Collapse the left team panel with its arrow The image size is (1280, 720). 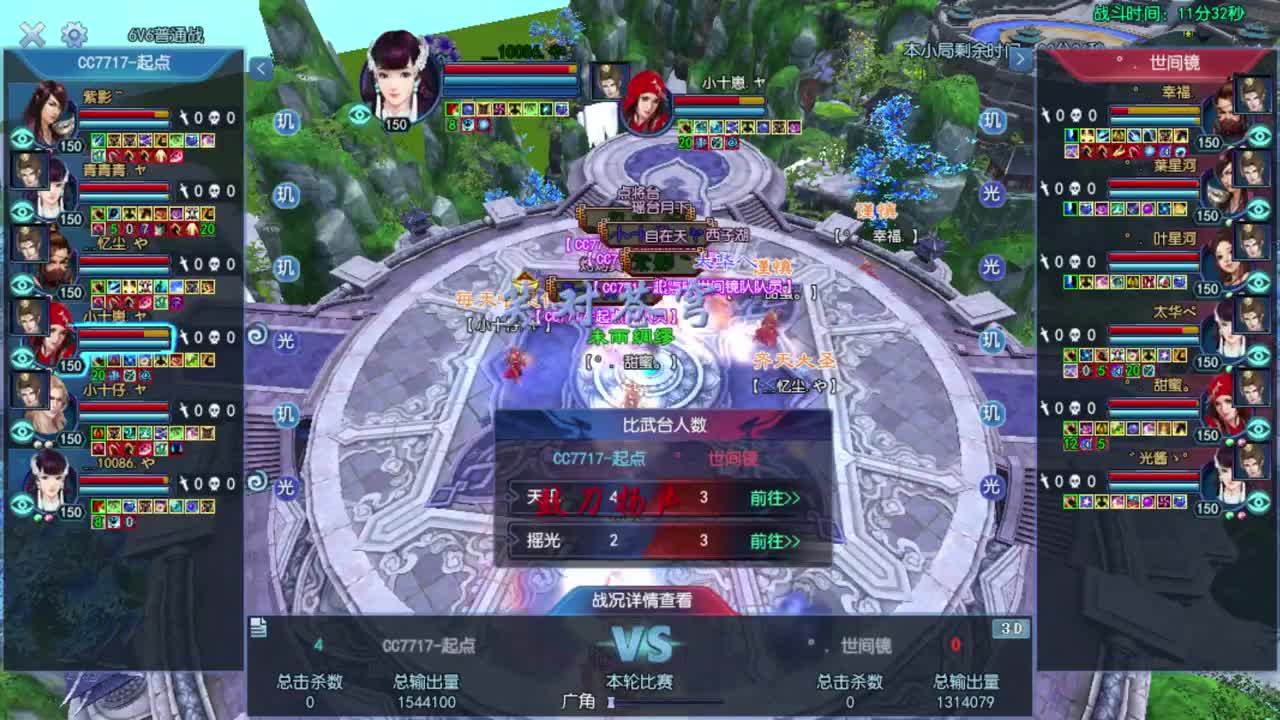(262, 68)
